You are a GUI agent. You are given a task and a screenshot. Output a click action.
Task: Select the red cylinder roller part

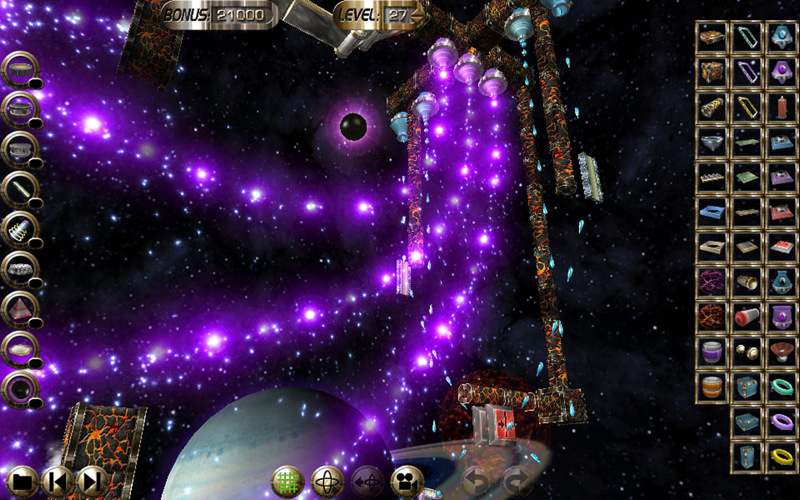click(x=746, y=316)
